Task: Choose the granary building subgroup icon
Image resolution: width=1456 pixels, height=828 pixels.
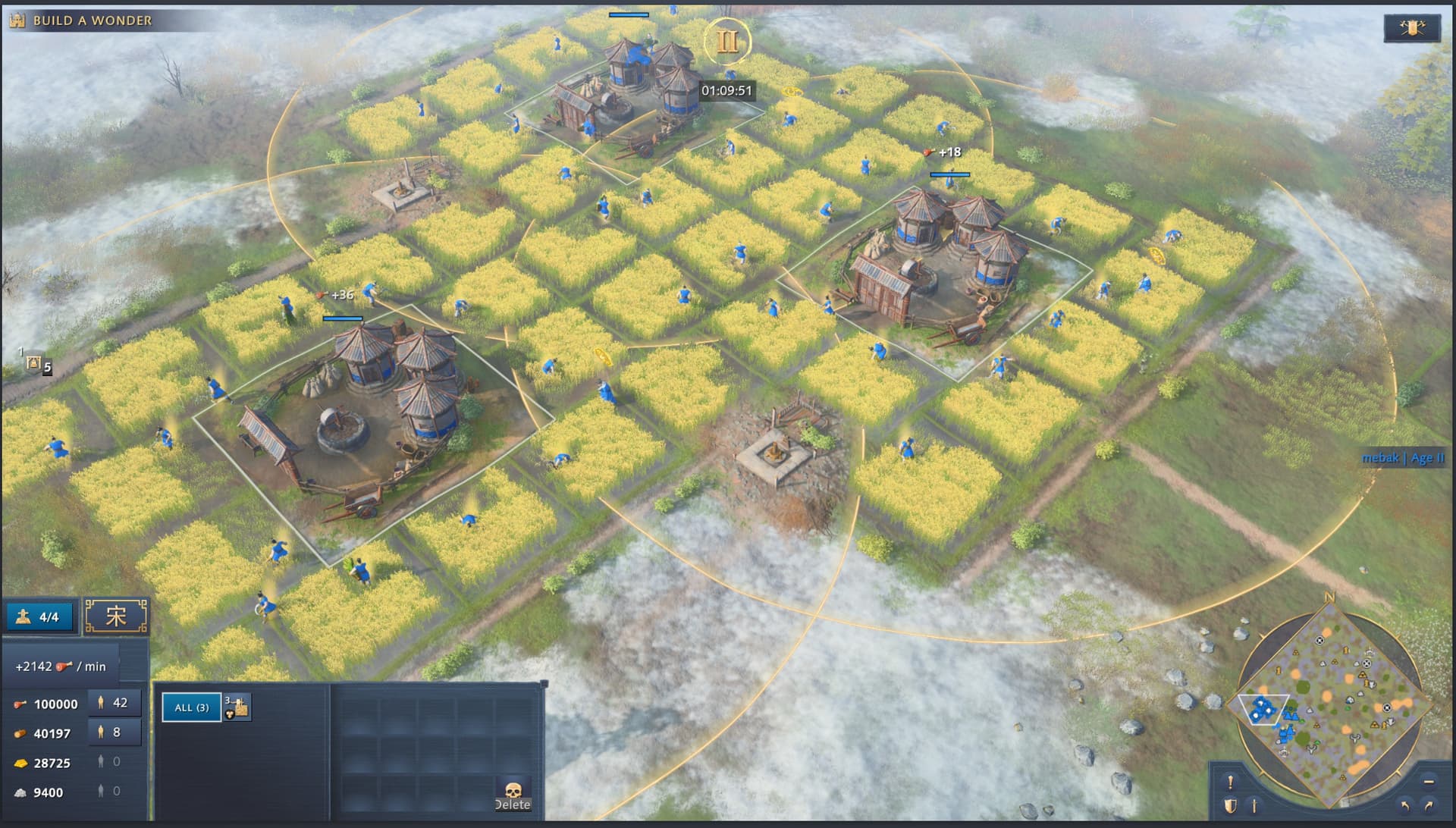Action: tap(237, 707)
